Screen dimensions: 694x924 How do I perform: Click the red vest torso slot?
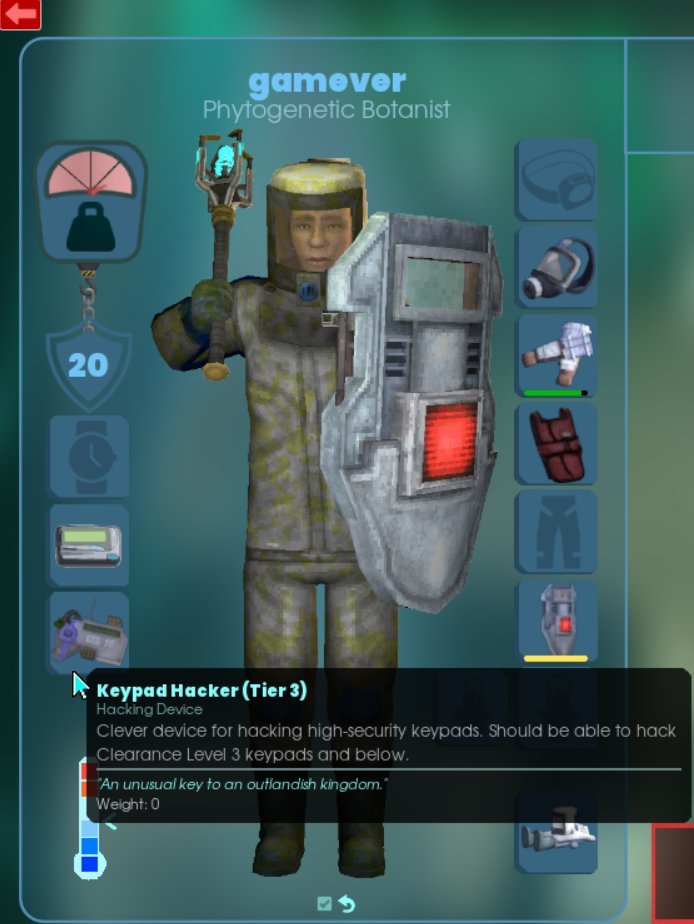click(x=556, y=443)
